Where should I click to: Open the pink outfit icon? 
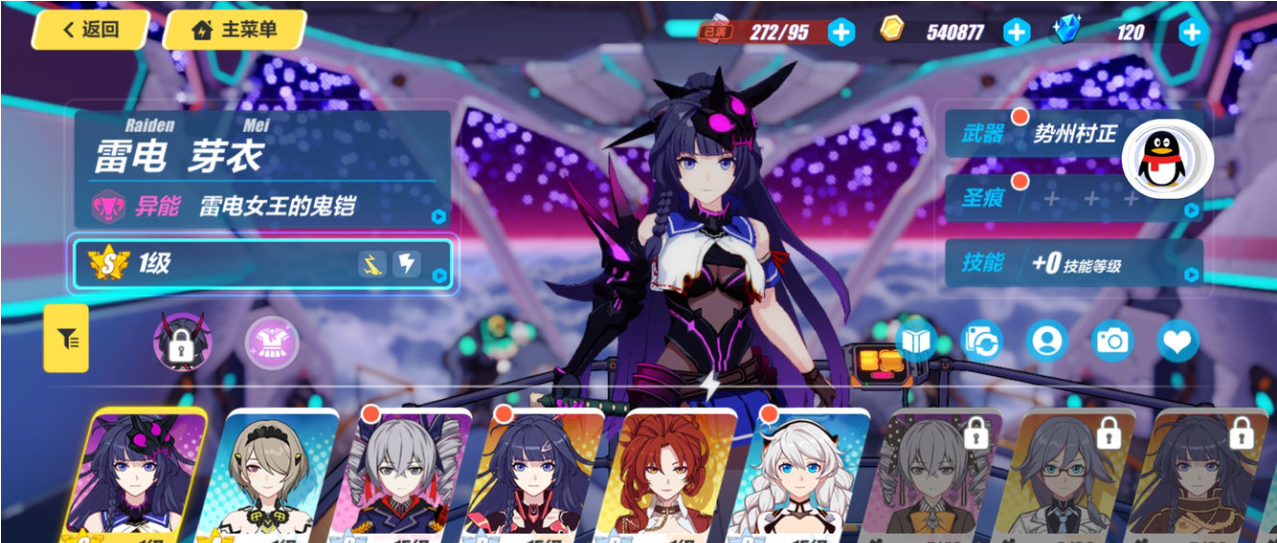[272, 342]
